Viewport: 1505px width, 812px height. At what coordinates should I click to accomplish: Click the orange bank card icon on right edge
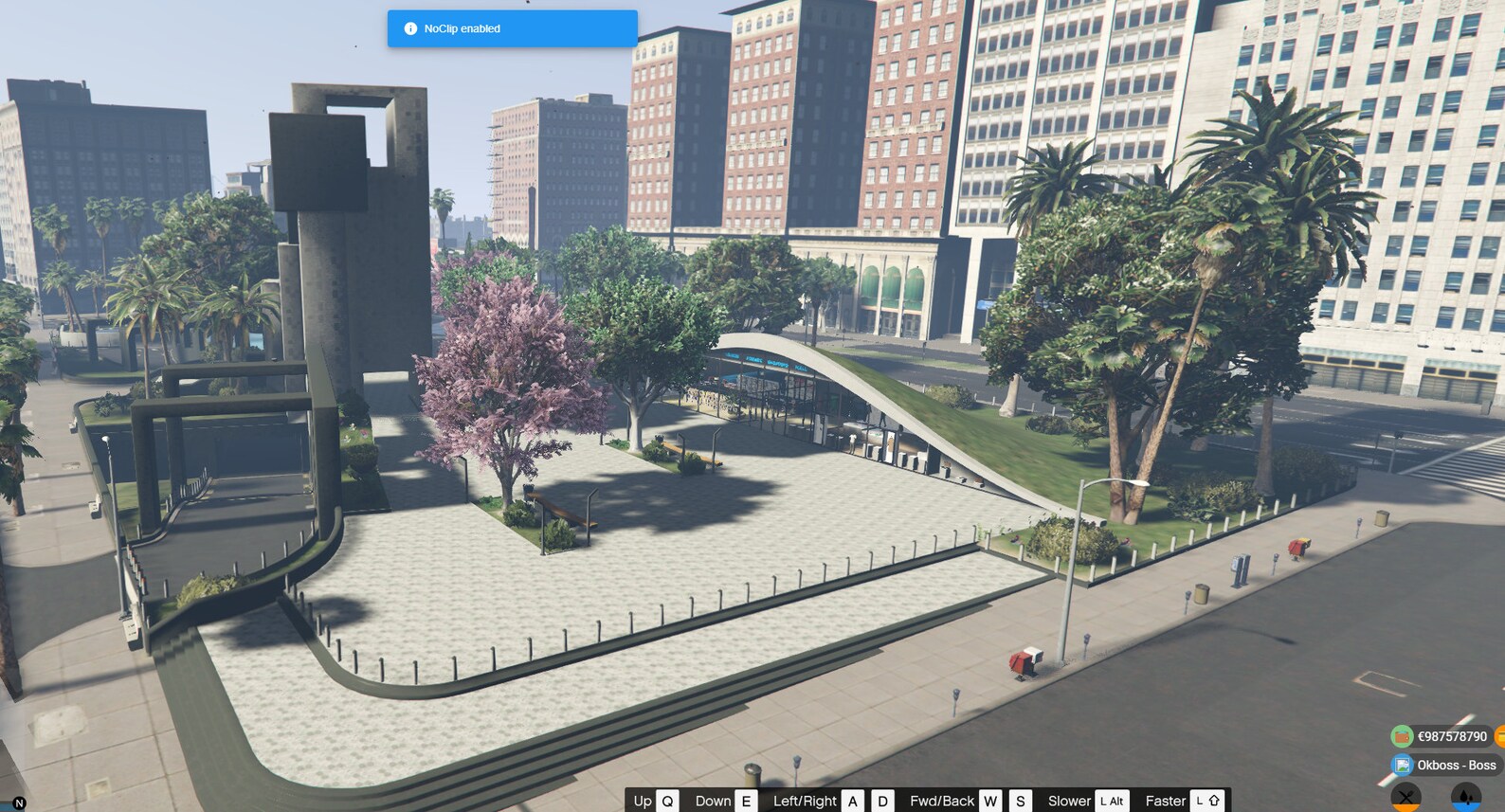(1502, 736)
